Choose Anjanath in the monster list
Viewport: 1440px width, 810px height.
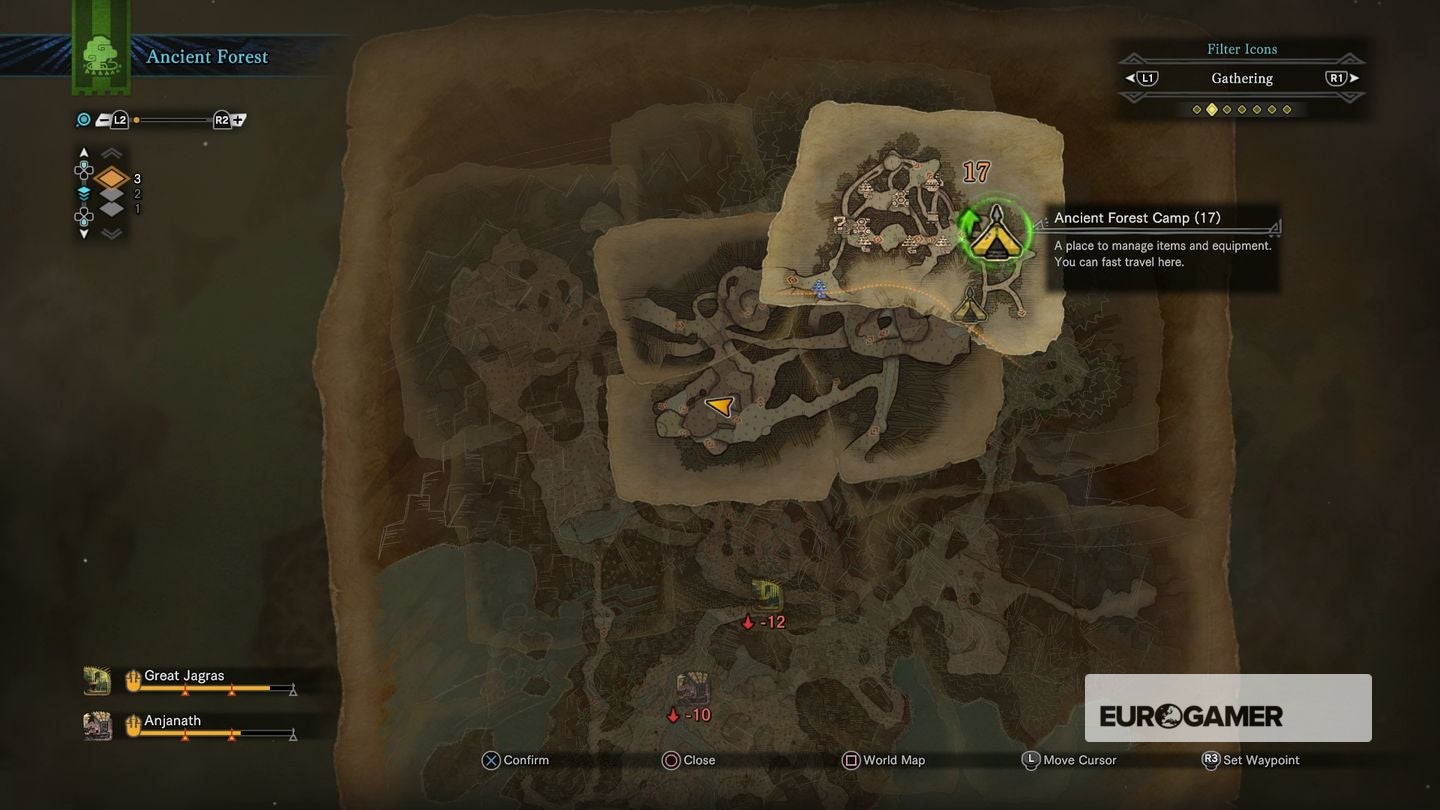tap(172, 721)
